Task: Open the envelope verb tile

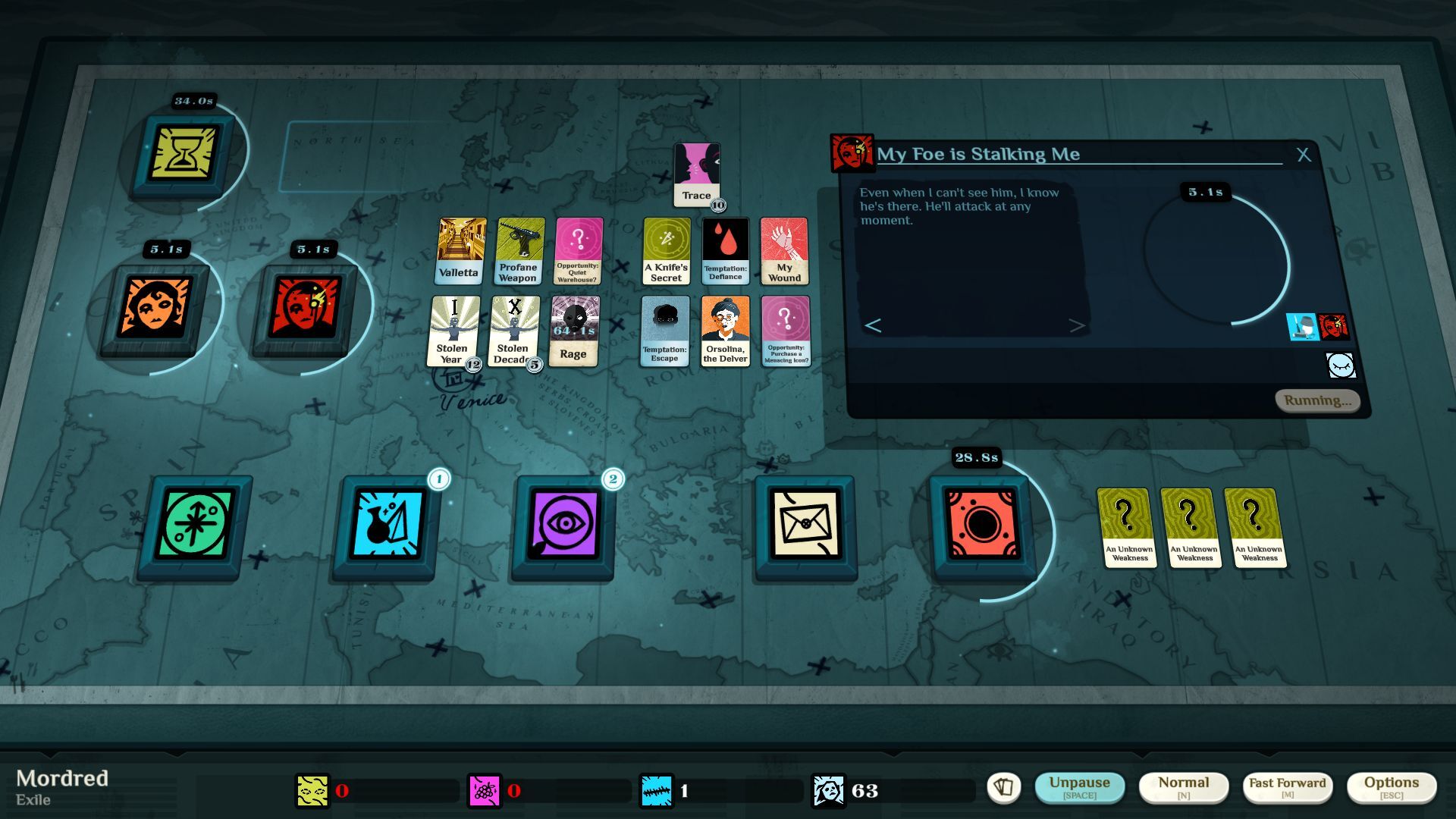Action: [x=805, y=524]
